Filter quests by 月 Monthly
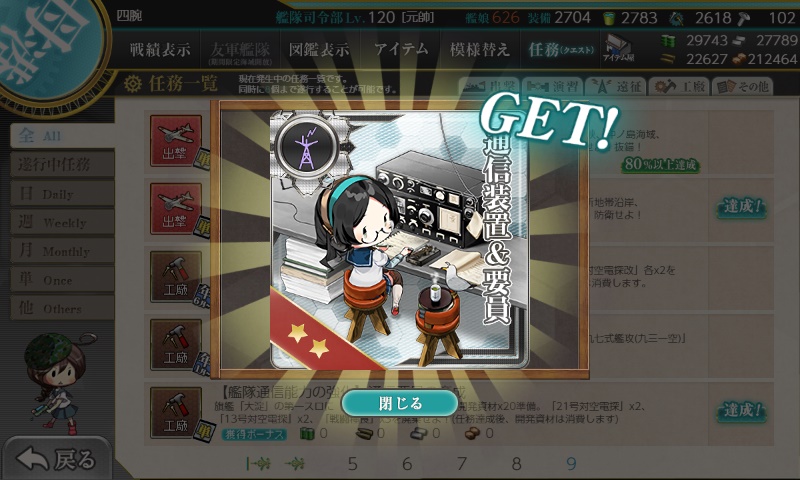This screenshot has width=800, height=480. coord(58,251)
